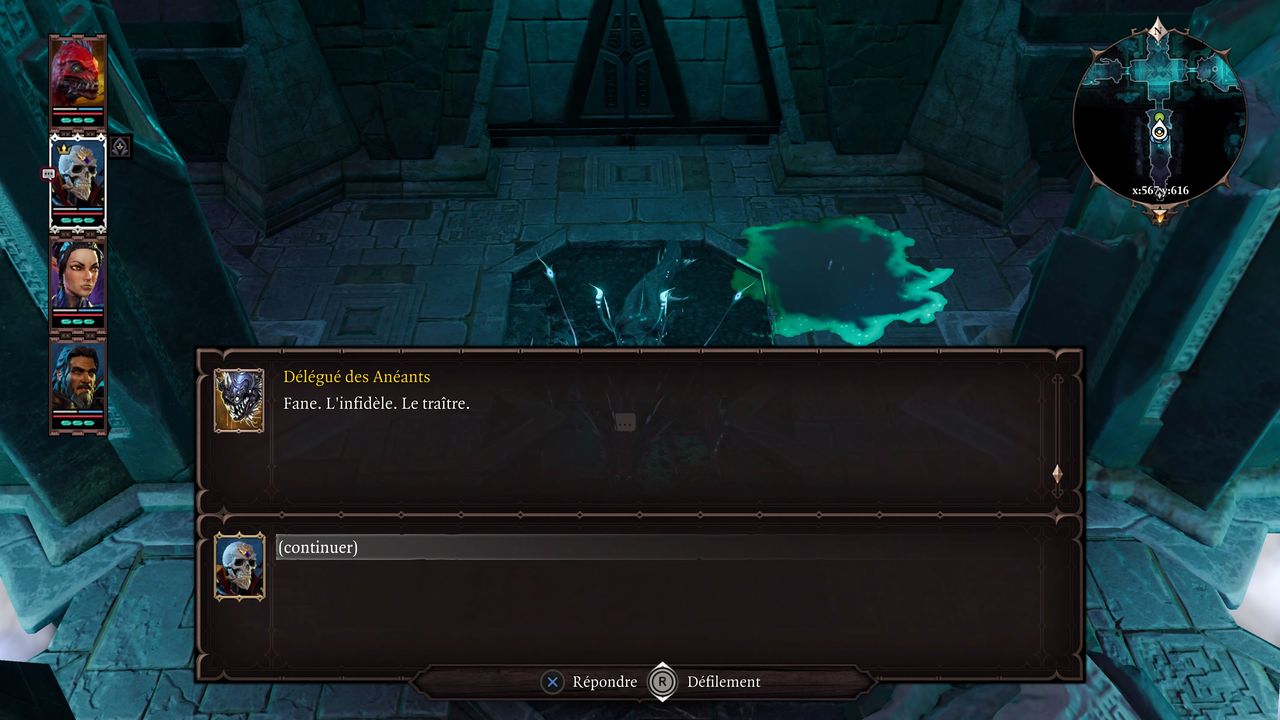Select the skull-faced Fane party portrait
This screenshot has height=720, width=1280.
tap(78, 176)
